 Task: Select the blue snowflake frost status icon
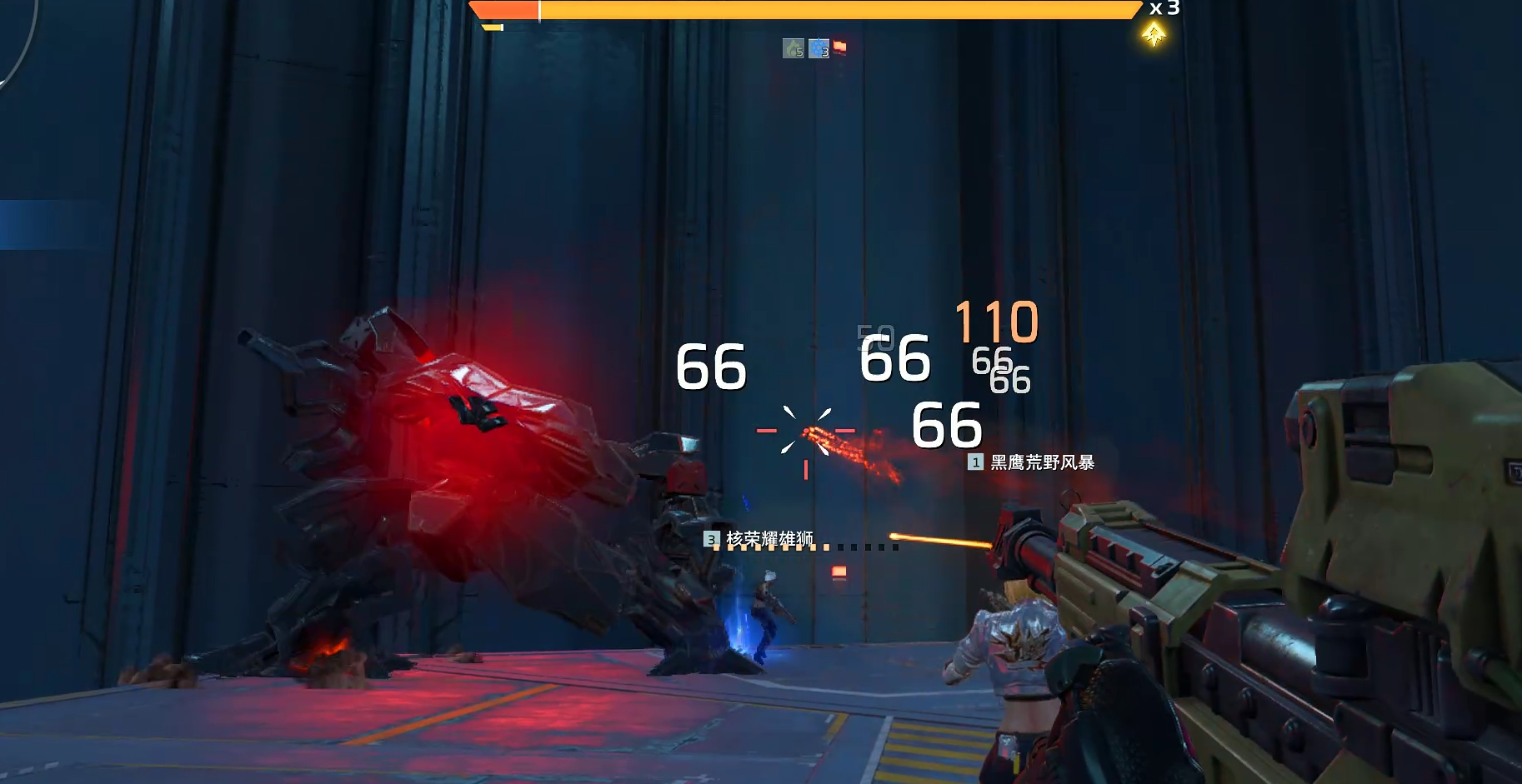coord(819,49)
